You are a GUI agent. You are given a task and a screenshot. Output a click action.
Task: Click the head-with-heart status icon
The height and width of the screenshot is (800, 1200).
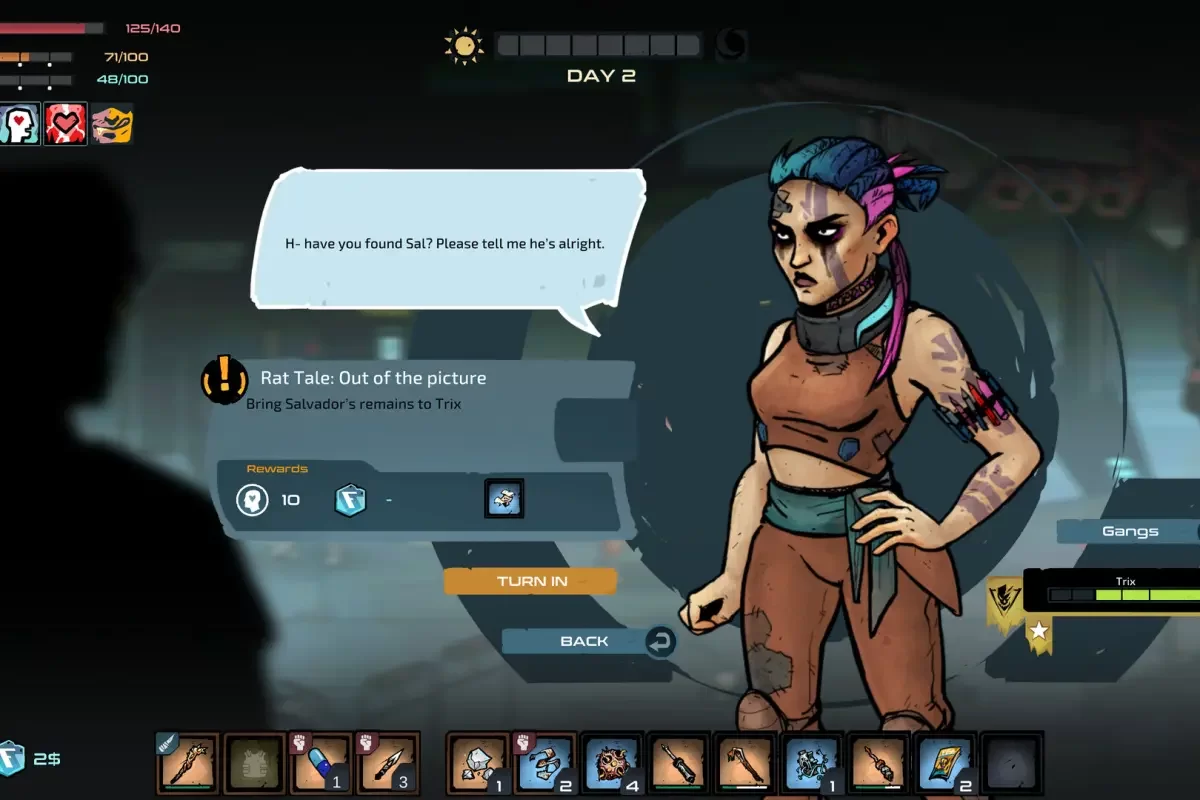19,124
